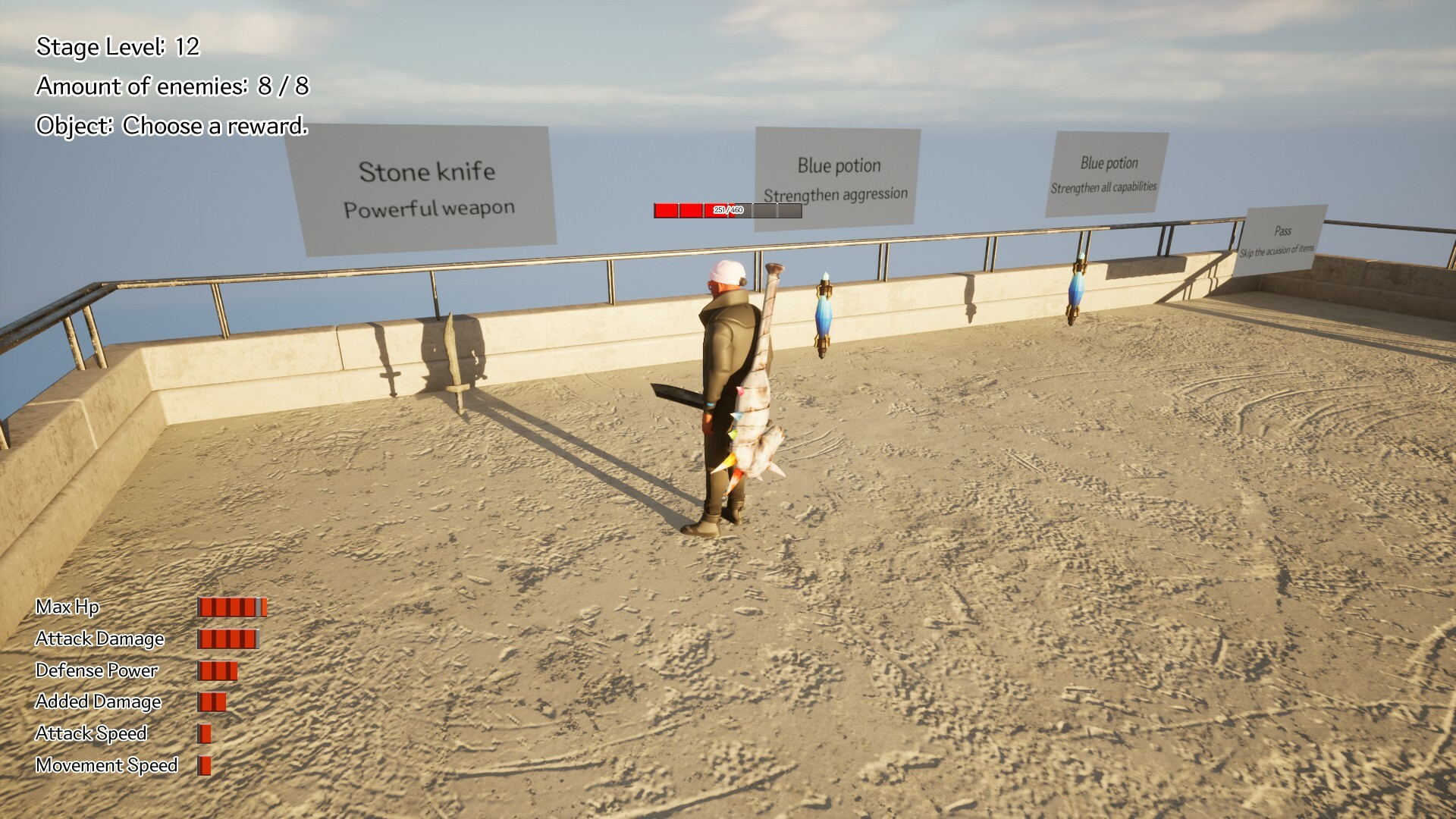Click the Attack Speed stat bar segment
Screen dimensions: 1456x819
point(203,733)
